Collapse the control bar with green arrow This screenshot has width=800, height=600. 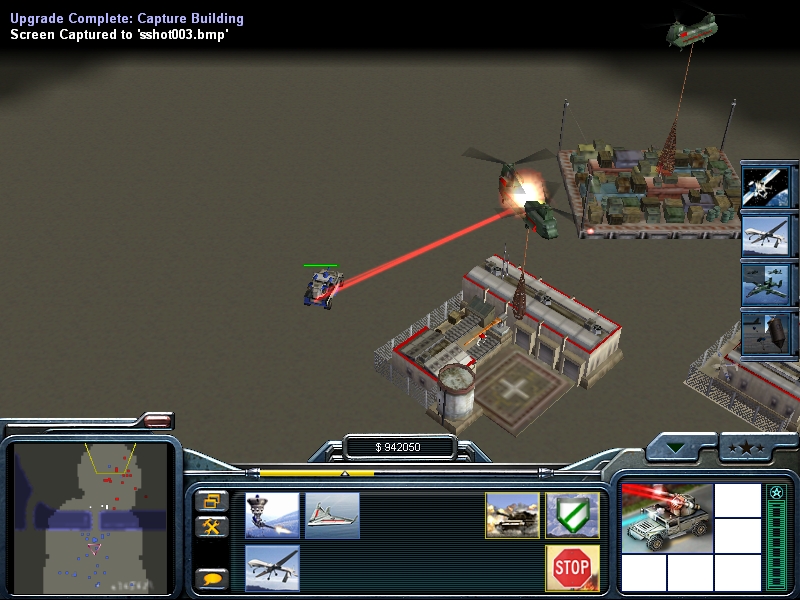680,447
